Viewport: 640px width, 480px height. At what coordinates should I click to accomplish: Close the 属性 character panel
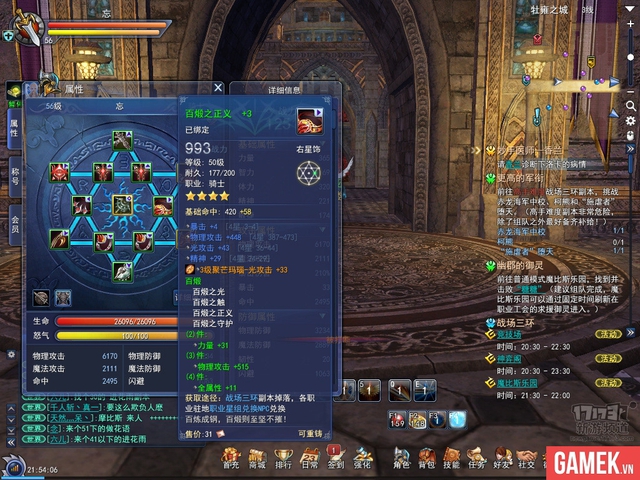[x=218, y=88]
